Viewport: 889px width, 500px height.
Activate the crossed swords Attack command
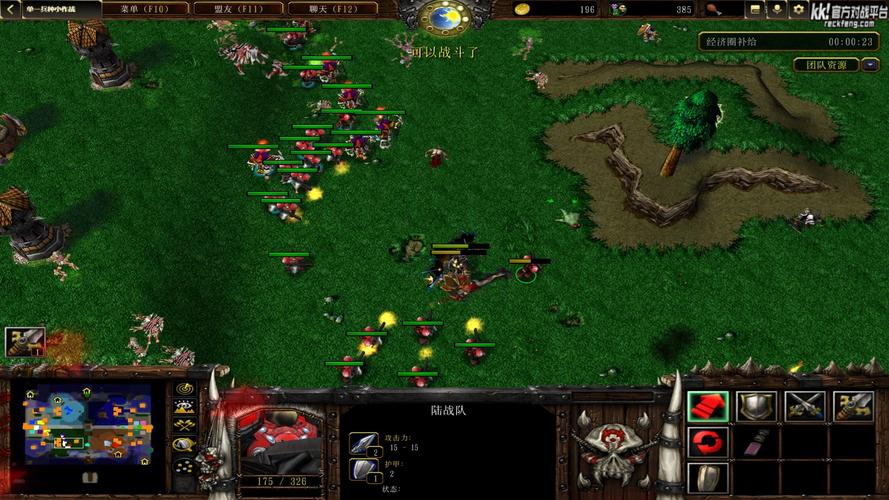tap(804, 406)
